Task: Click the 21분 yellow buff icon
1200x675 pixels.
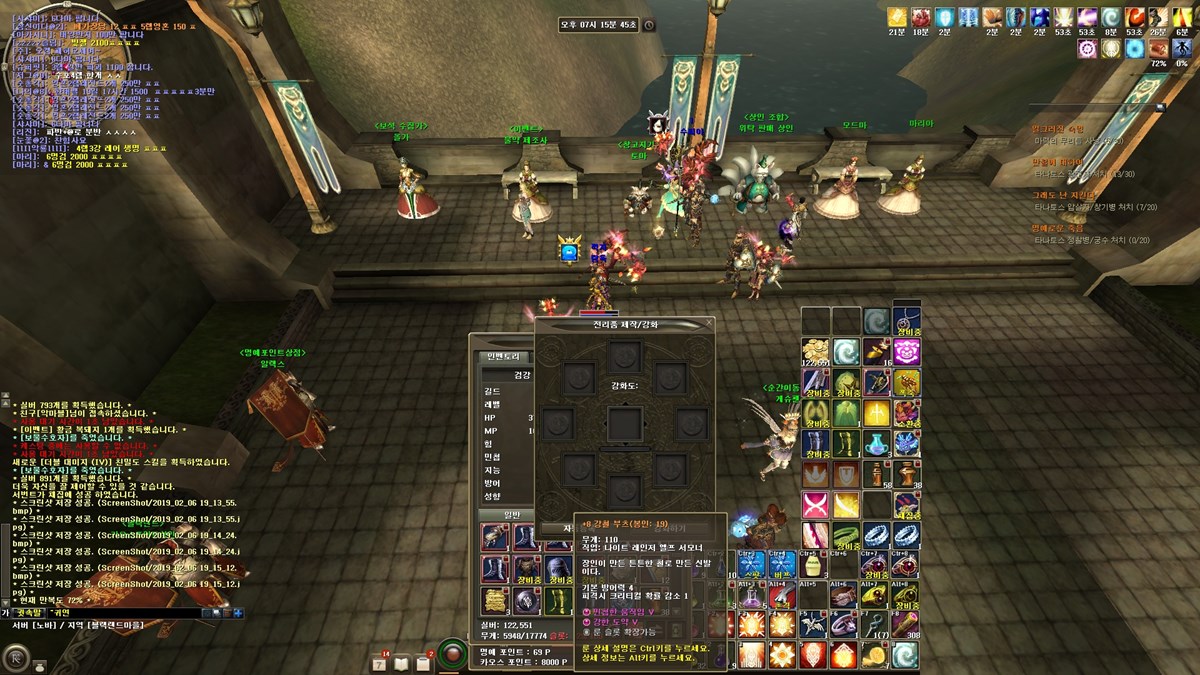Action: pyautogui.click(x=896, y=17)
